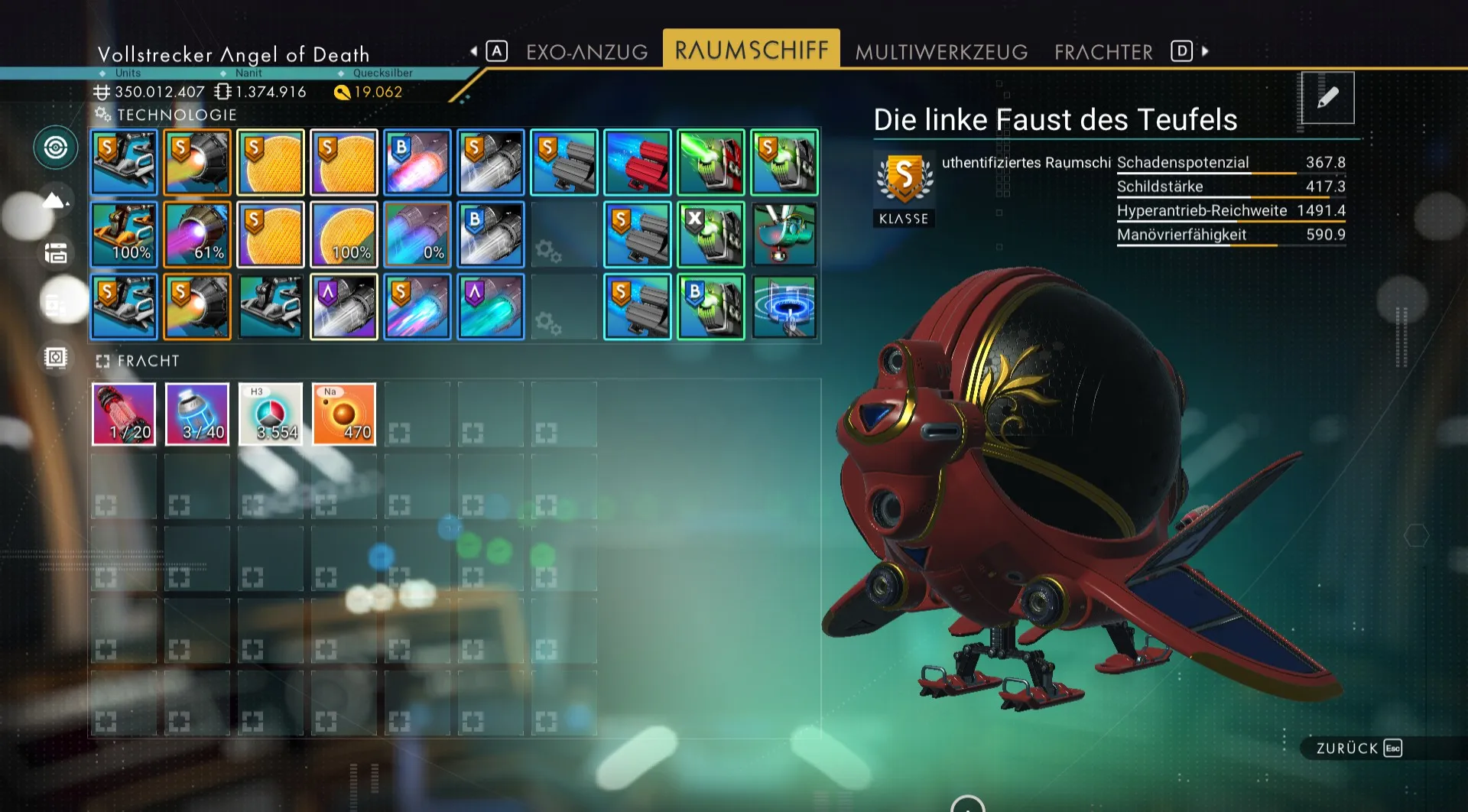
Task: Pick the blue capsule cargo item 3/40
Action: tap(197, 414)
